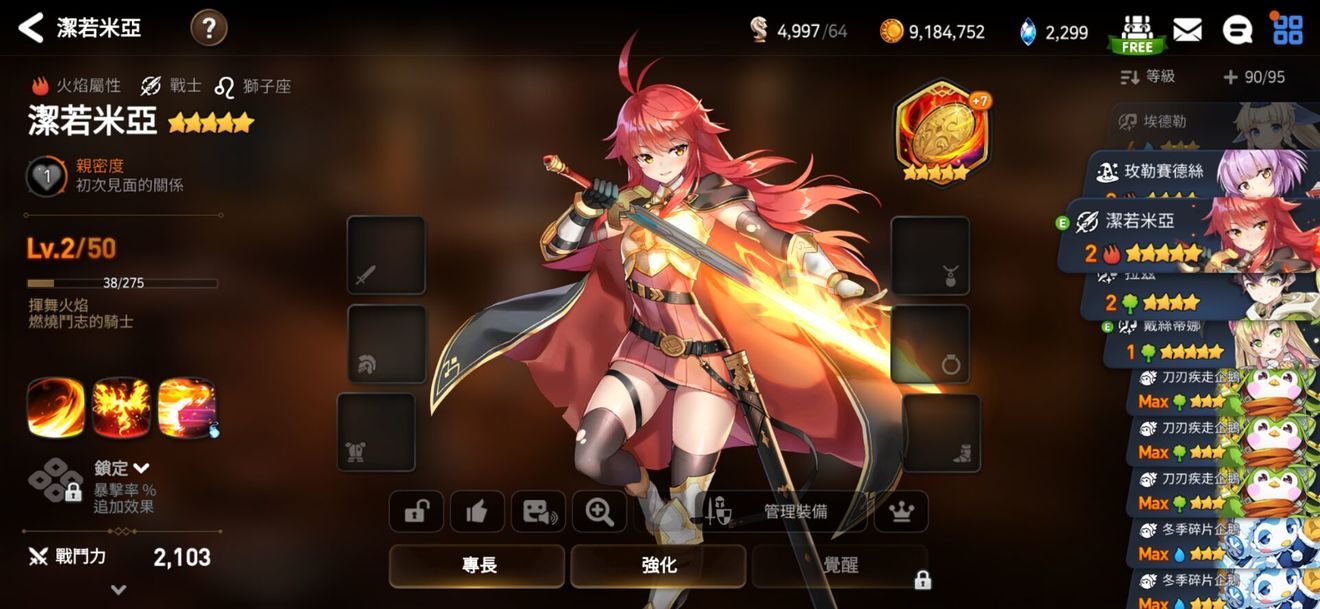Toggle the hero lock padlock button
1320x609 pixels.
click(x=416, y=512)
